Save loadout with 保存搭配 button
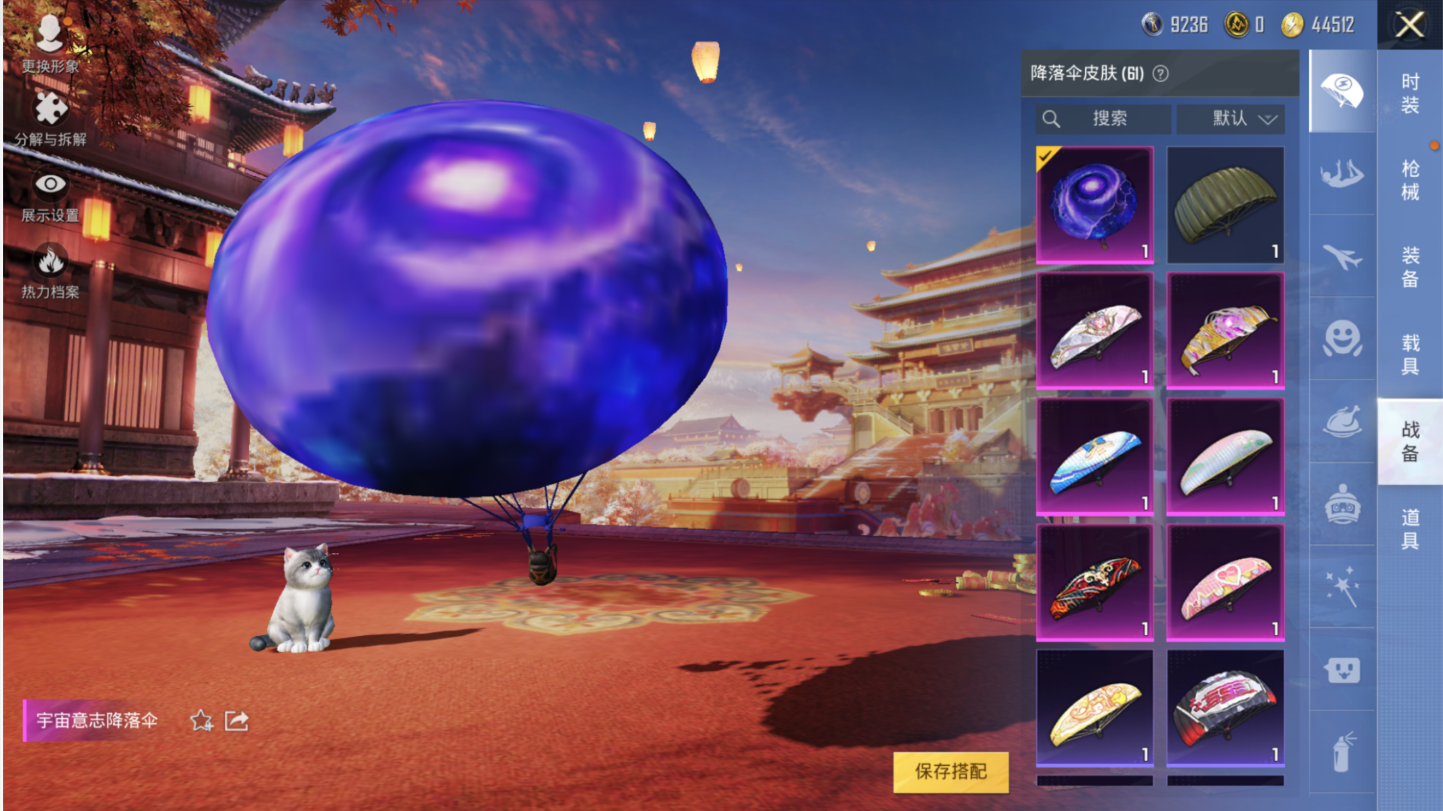Screen dimensions: 1443x811 click(x=951, y=772)
